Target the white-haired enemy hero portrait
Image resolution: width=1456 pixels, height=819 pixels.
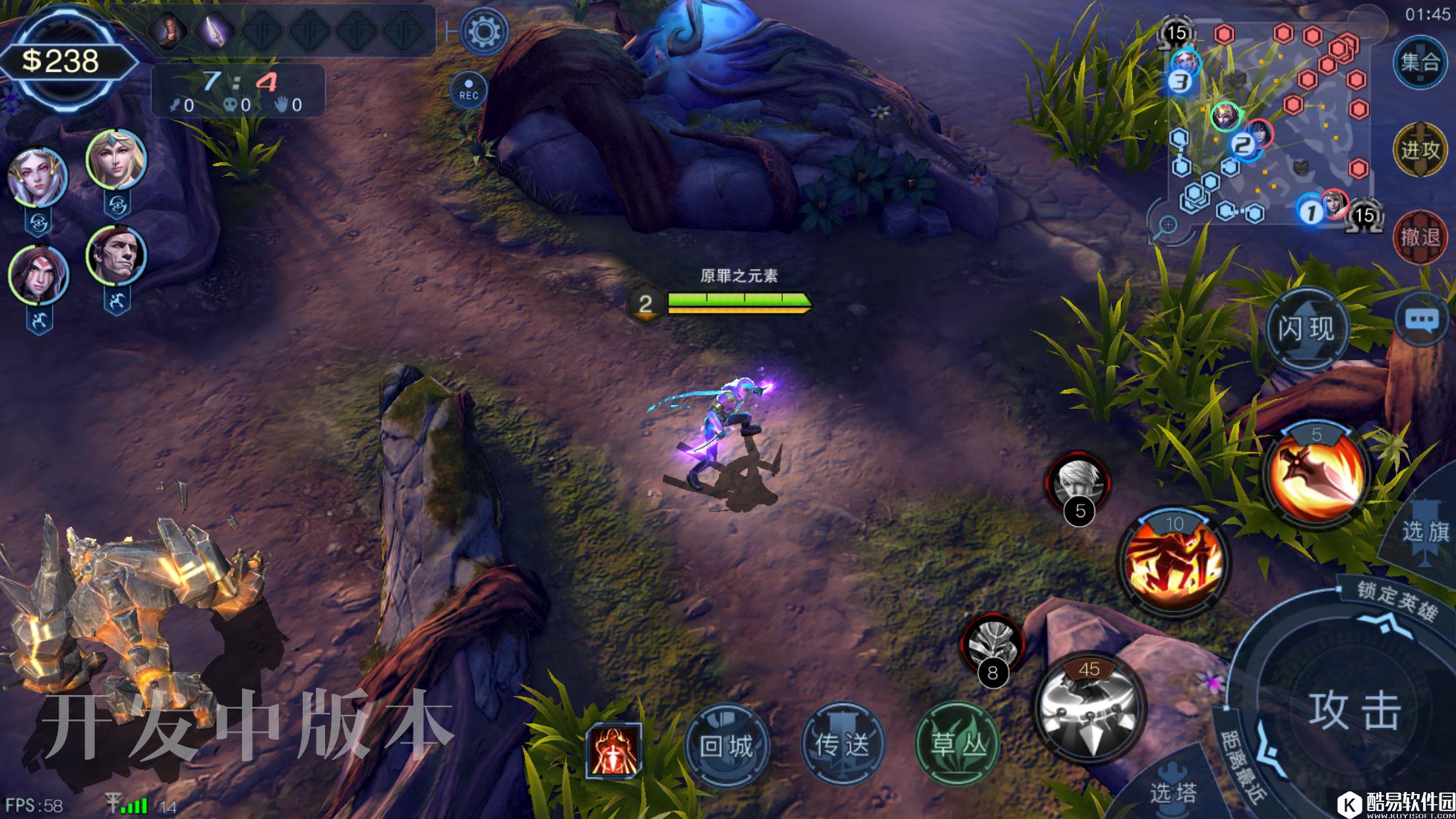tap(1077, 483)
